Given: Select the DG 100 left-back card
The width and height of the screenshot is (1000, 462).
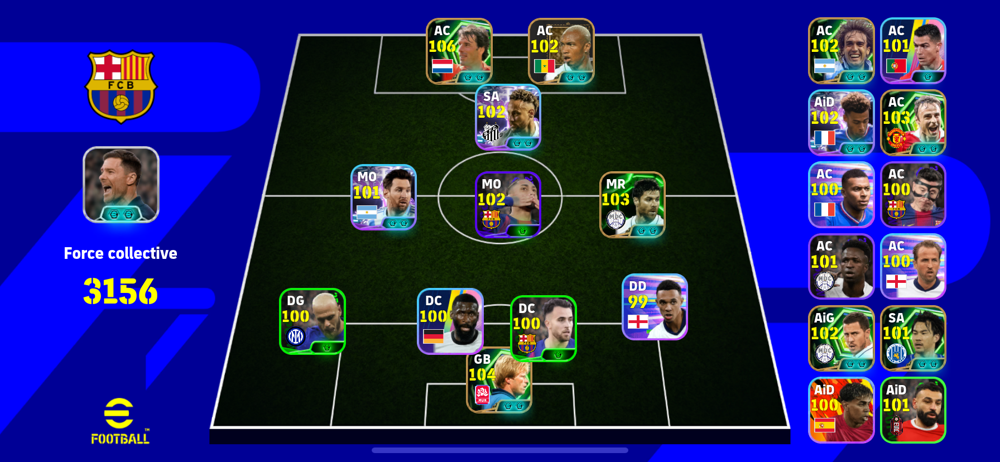Looking at the screenshot, I should 312,320.
